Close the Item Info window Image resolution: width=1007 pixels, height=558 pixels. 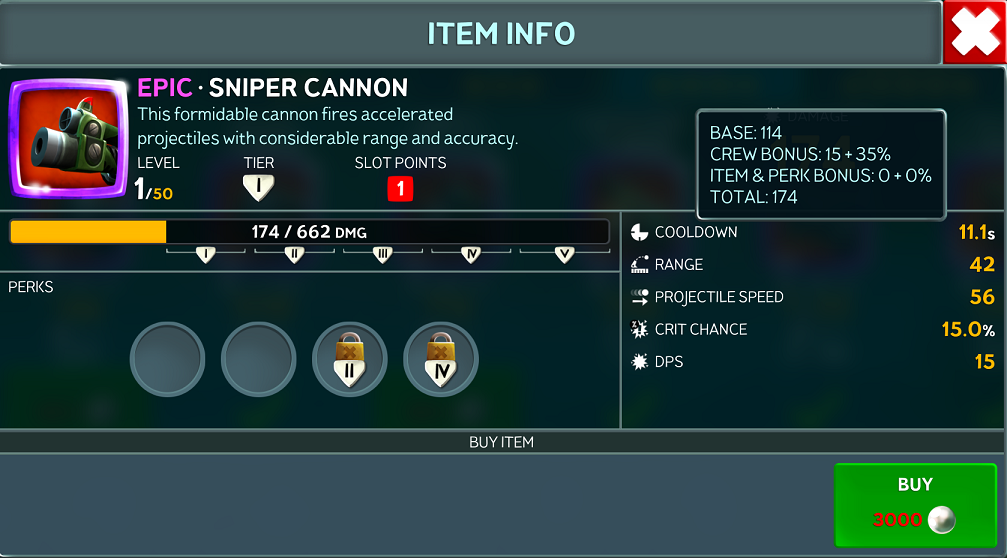973,34
